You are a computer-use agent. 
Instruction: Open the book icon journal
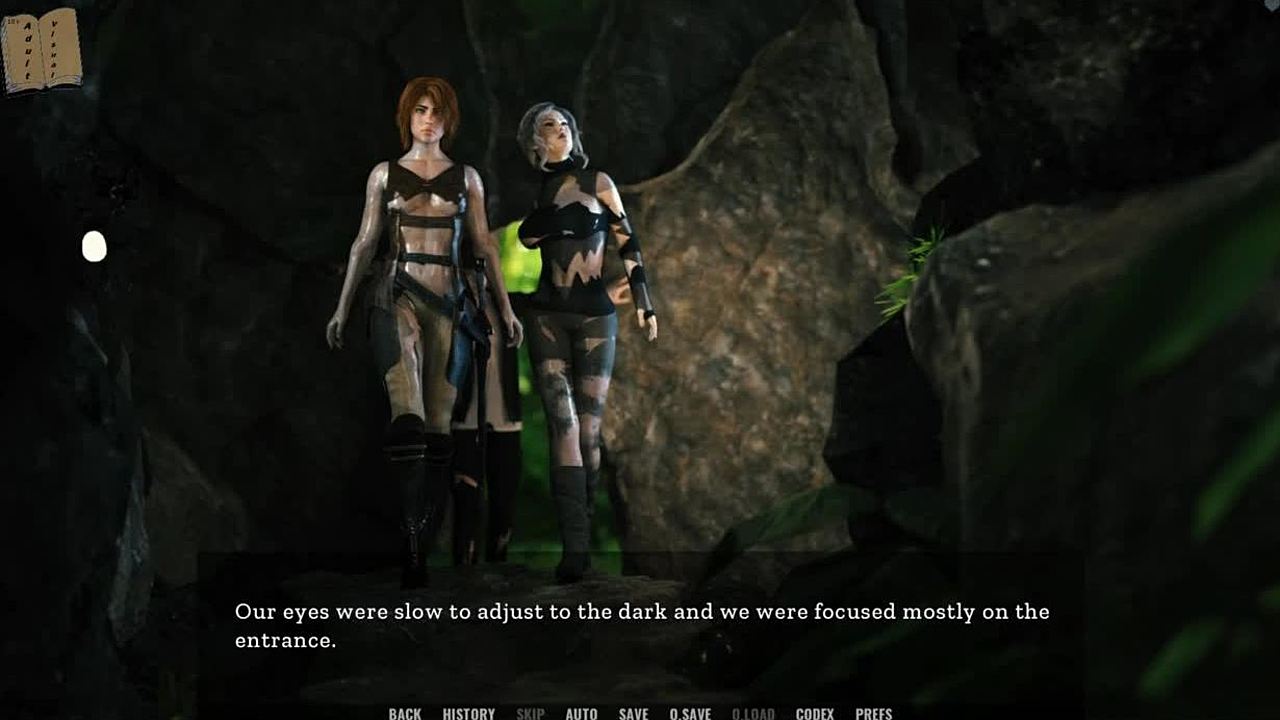(x=41, y=50)
